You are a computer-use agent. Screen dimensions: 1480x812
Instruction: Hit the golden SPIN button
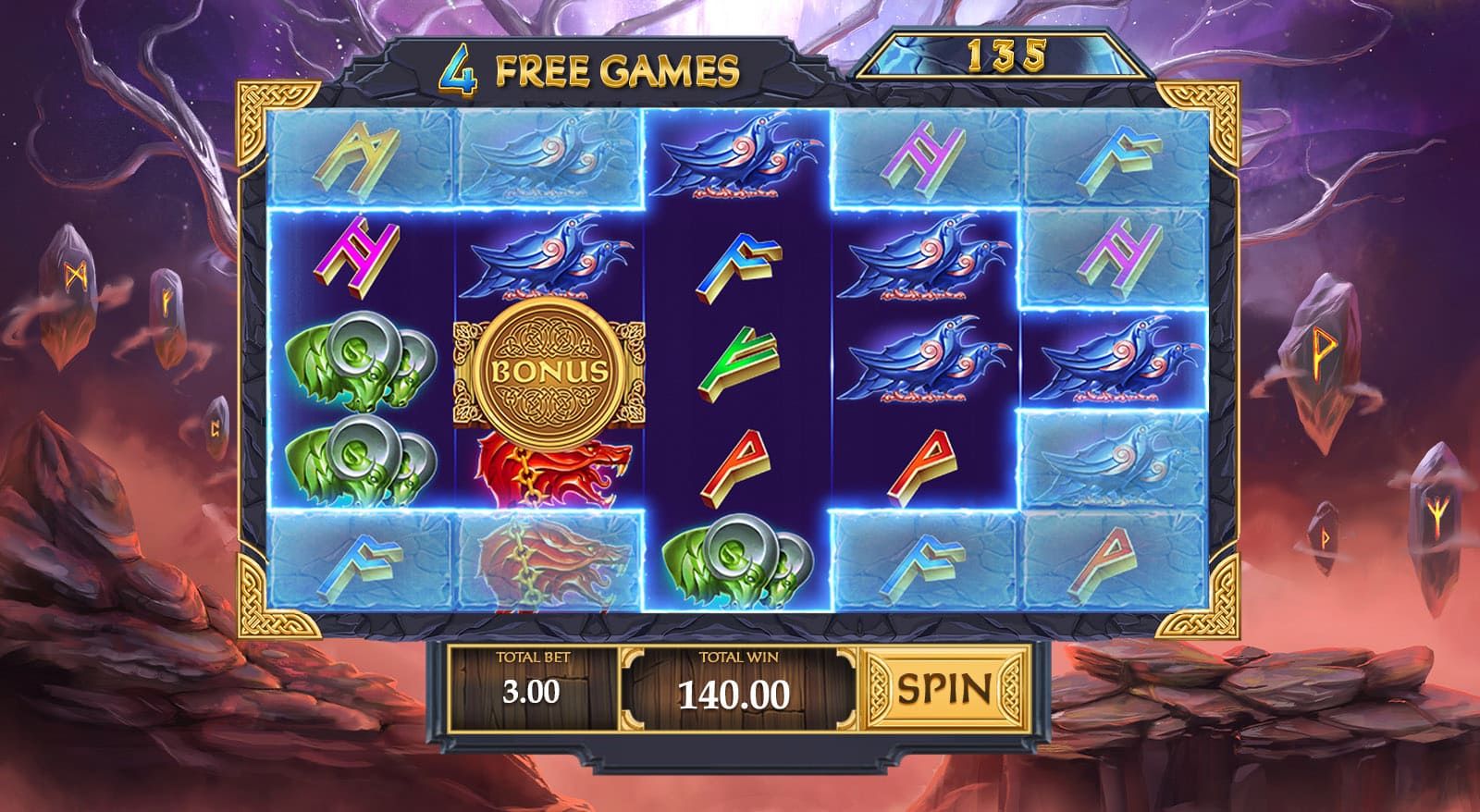tap(944, 688)
